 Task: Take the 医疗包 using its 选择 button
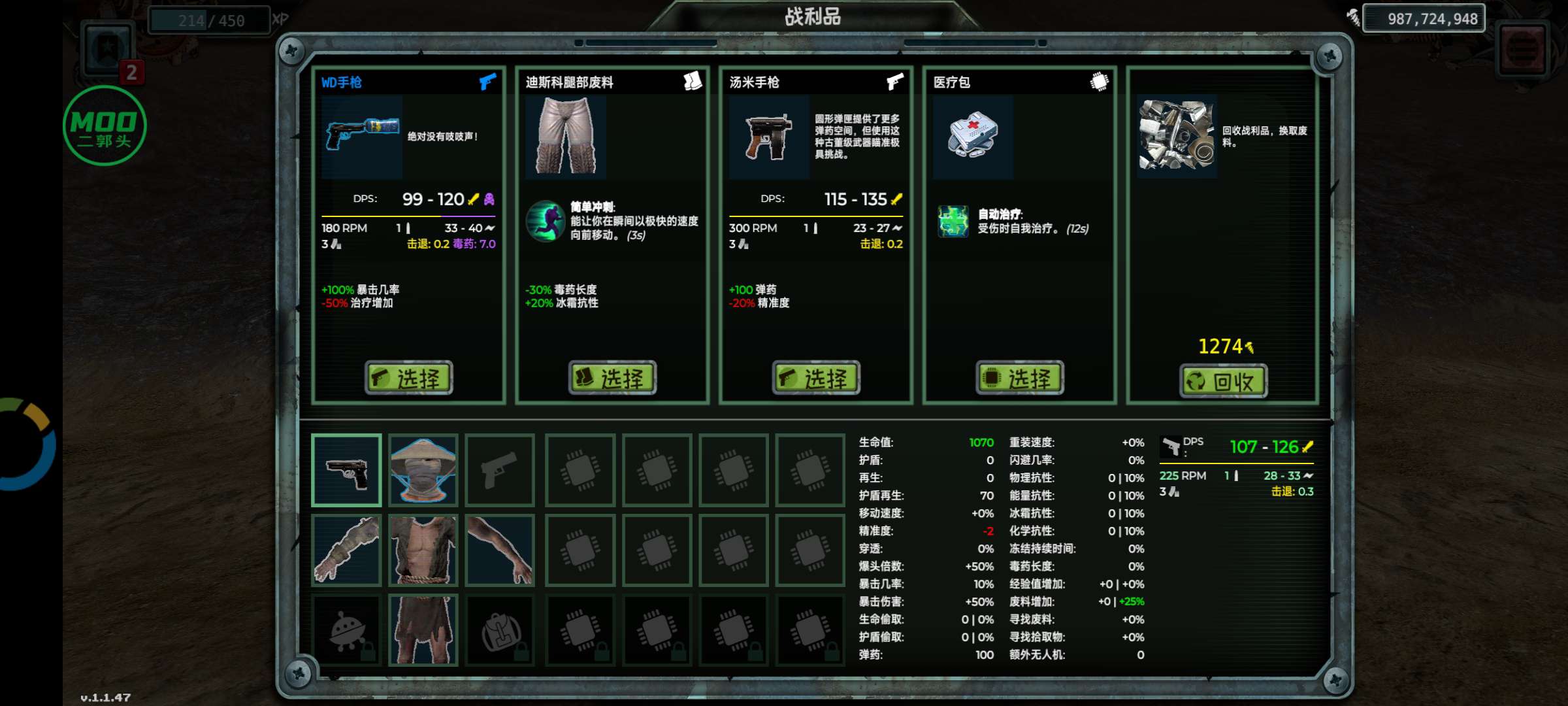pos(1020,378)
